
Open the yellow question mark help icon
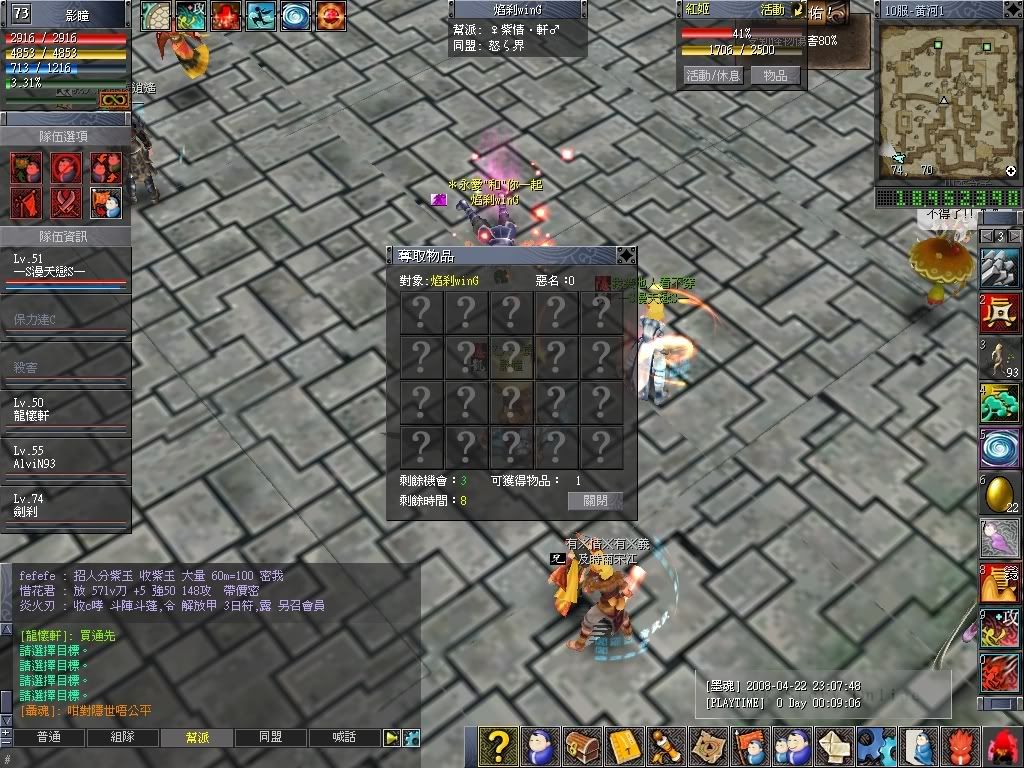tap(497, 747)
